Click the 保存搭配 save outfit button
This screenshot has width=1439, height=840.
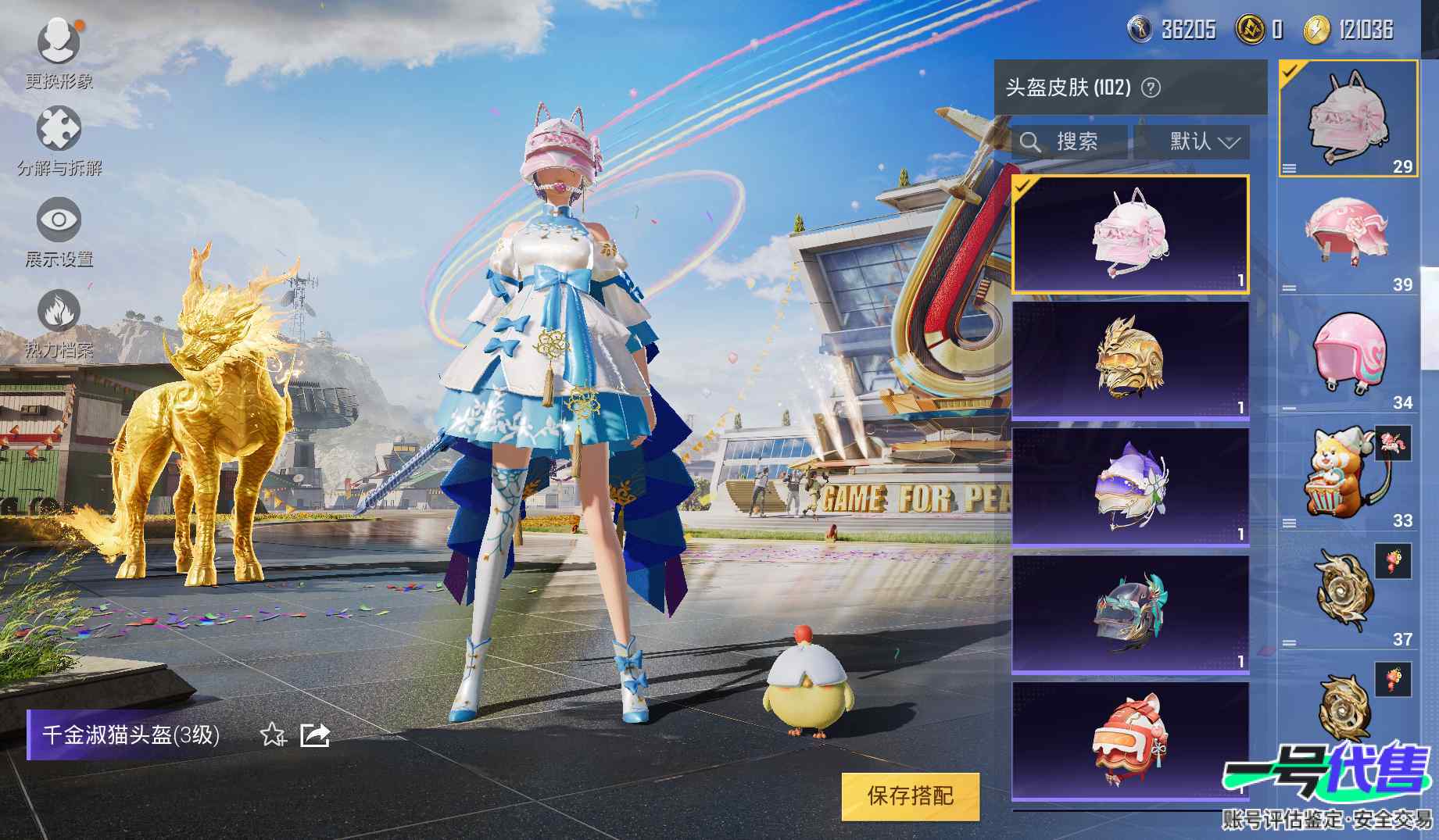tap(910, 796)
